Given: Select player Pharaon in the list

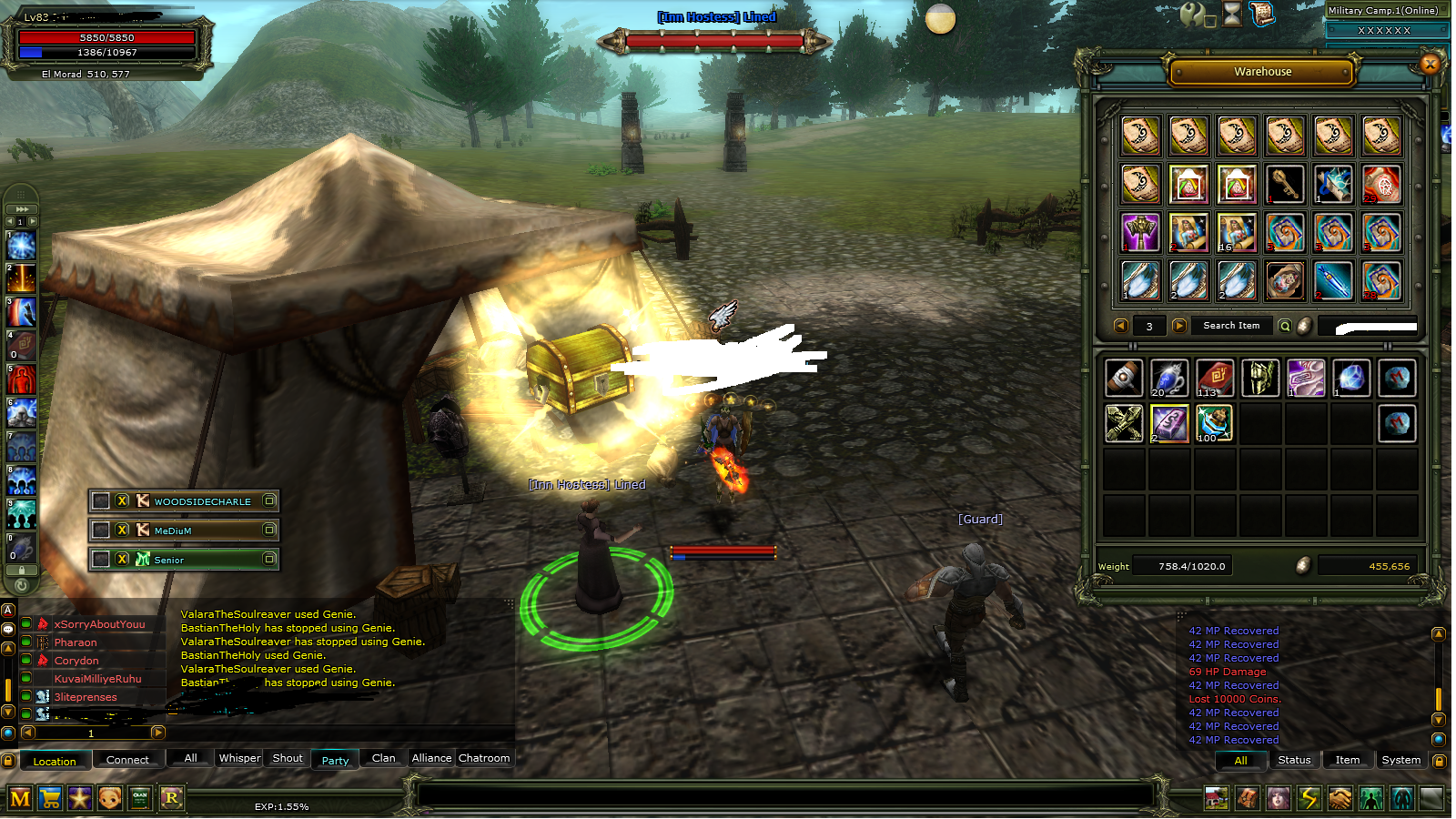Looking at the screenshot, I should 76,642.
